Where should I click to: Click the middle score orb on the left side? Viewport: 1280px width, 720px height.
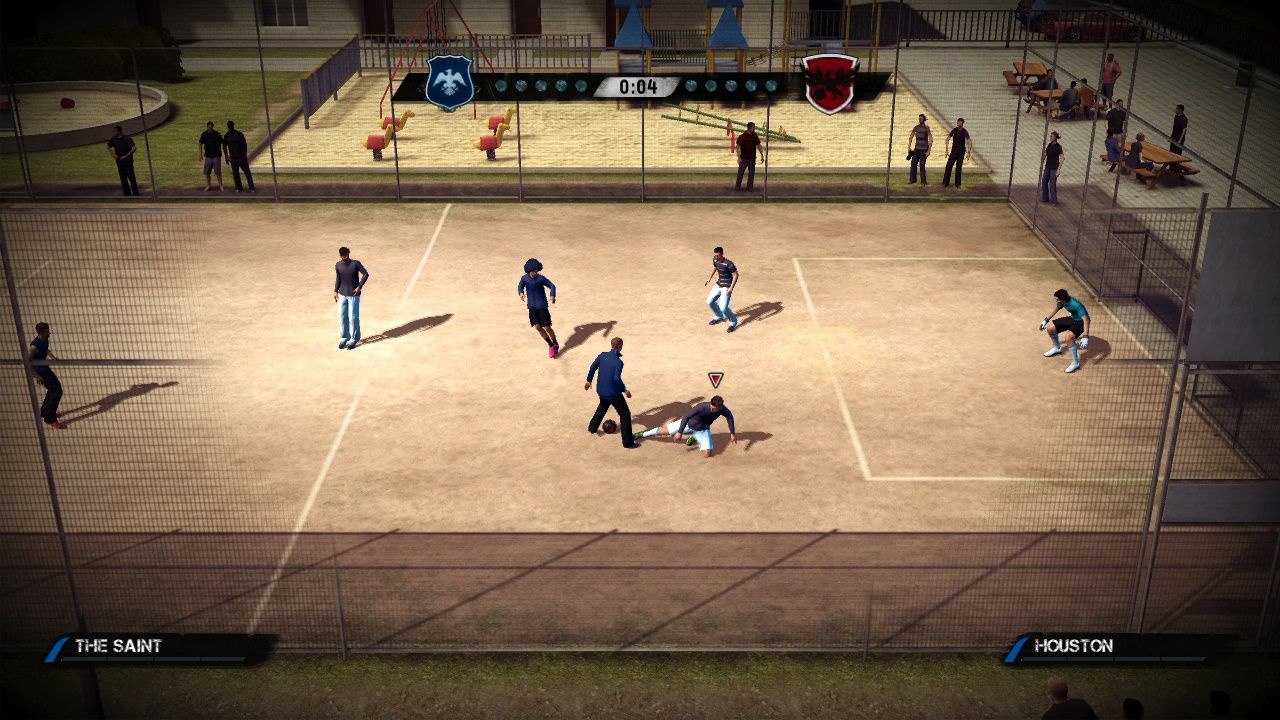(539, 86)
